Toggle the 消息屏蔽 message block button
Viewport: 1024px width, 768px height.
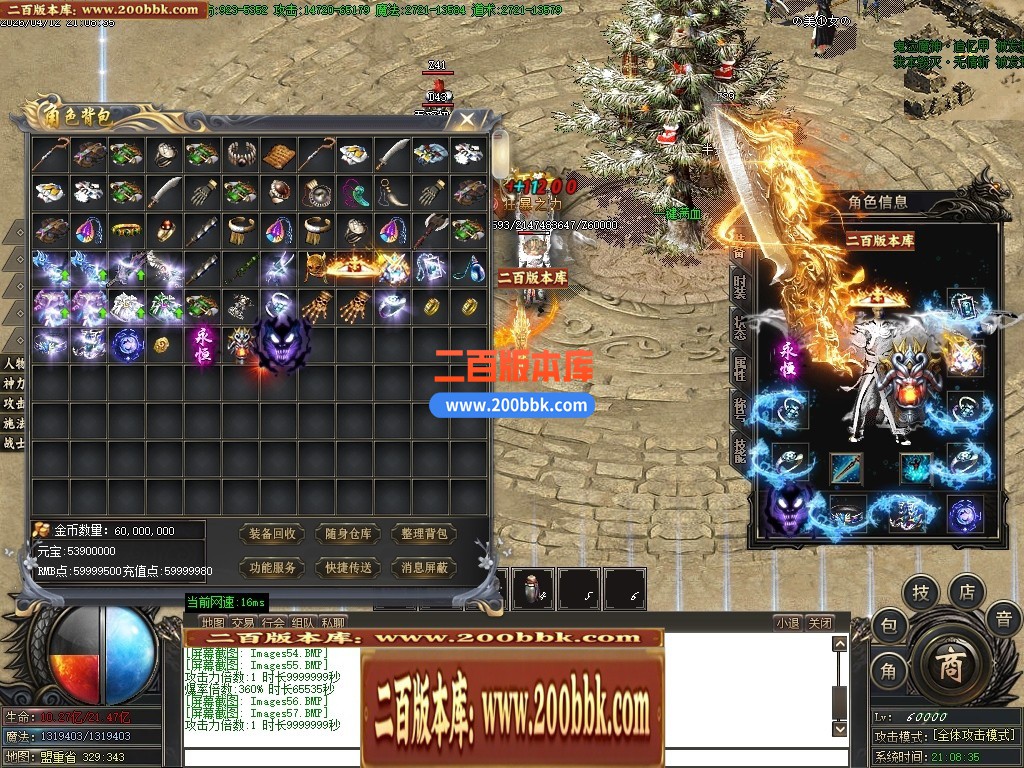pos(424,567)
